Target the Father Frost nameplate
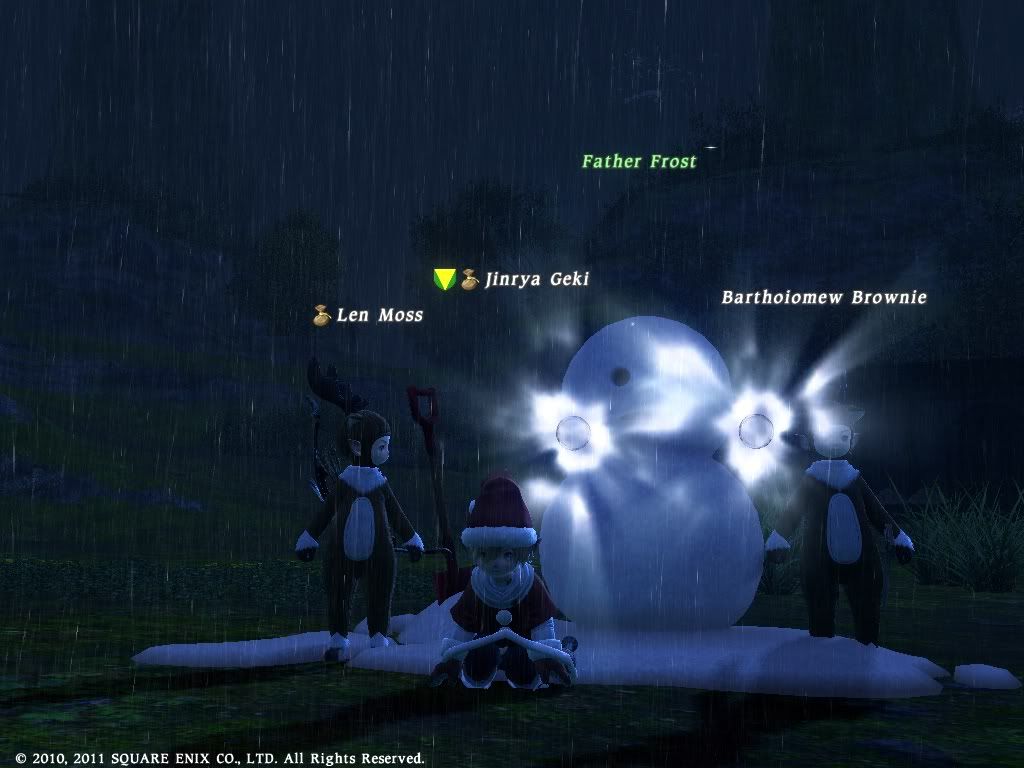Screen dimensions: 1024x768 pos(639,160)
